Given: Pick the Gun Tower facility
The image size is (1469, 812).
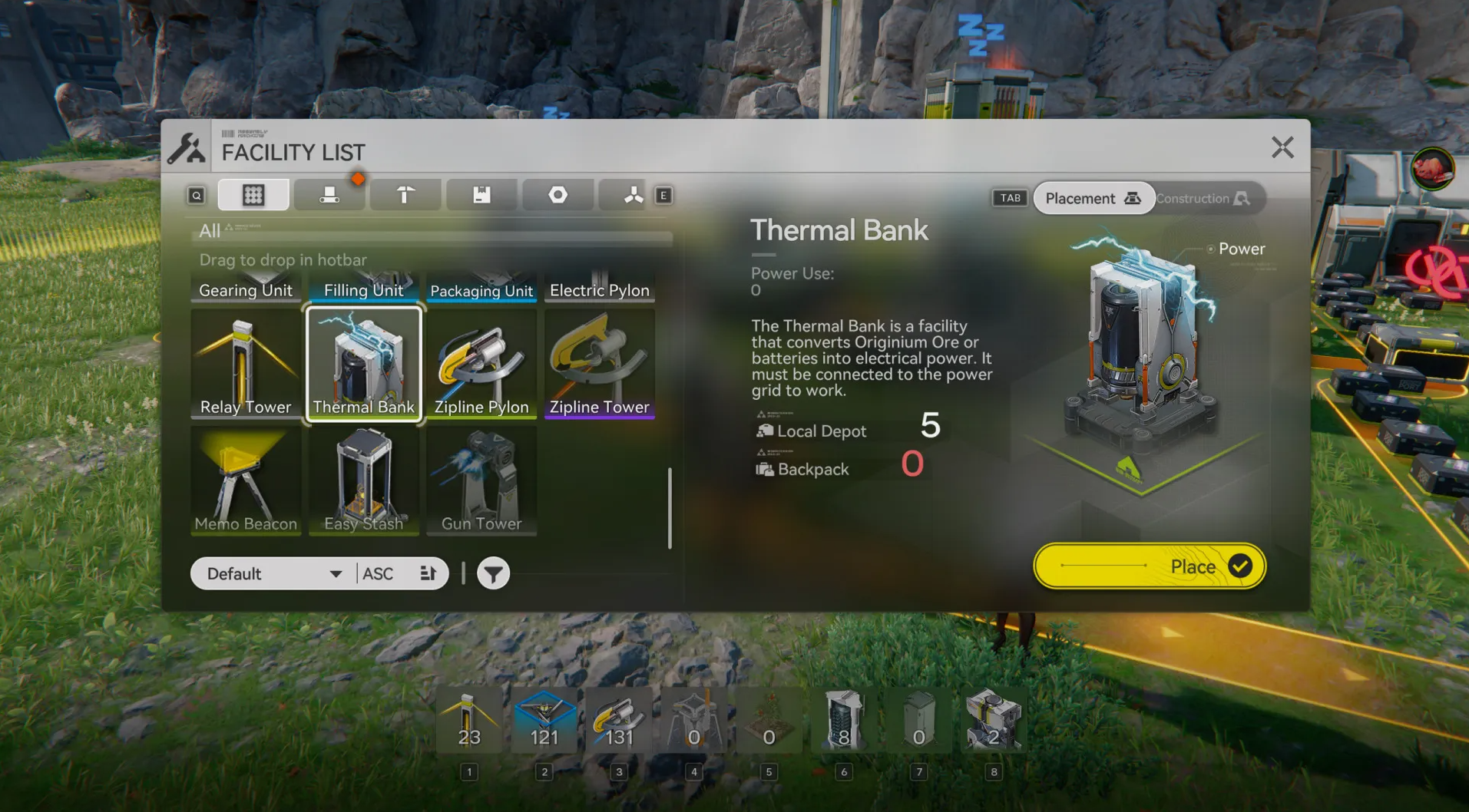Looking at the screenshot, I should 481,481.
